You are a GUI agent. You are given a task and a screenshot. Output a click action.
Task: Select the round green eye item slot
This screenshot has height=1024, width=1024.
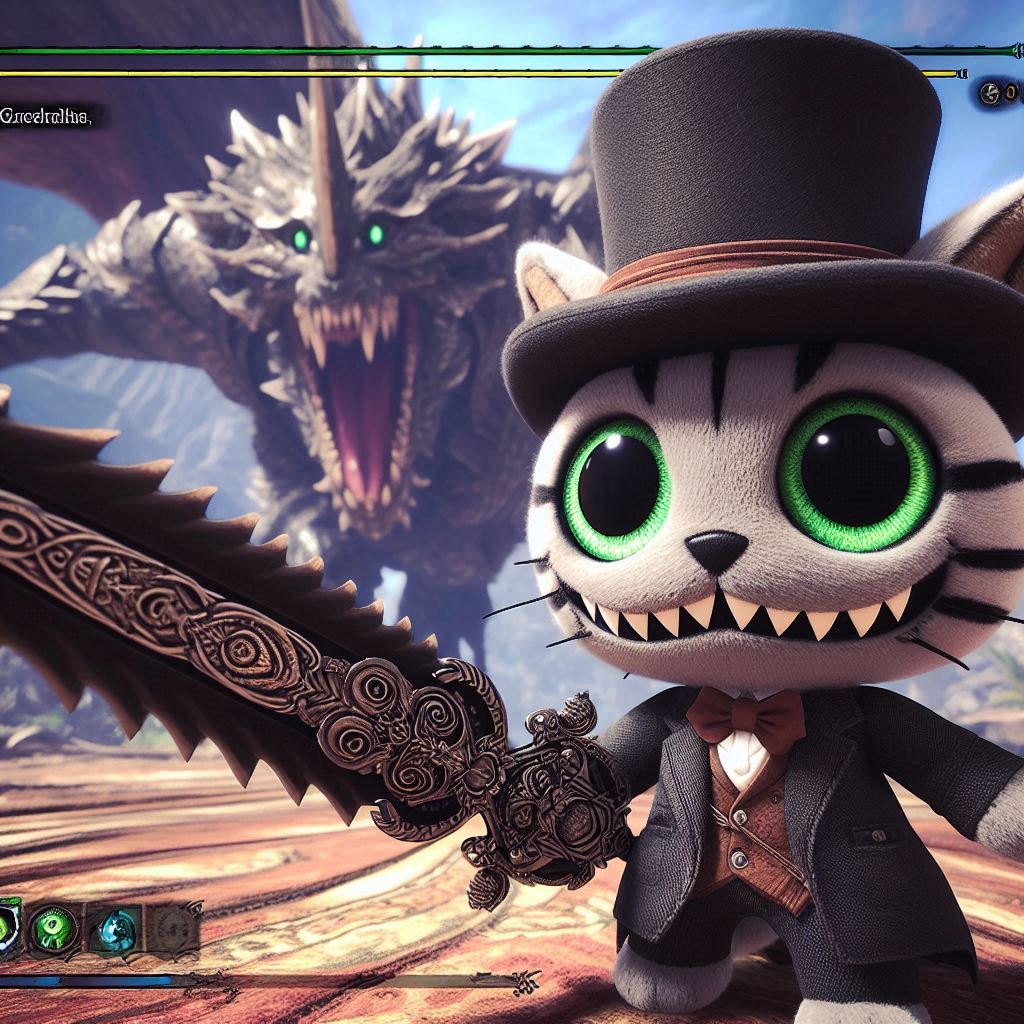click(53, 929)
